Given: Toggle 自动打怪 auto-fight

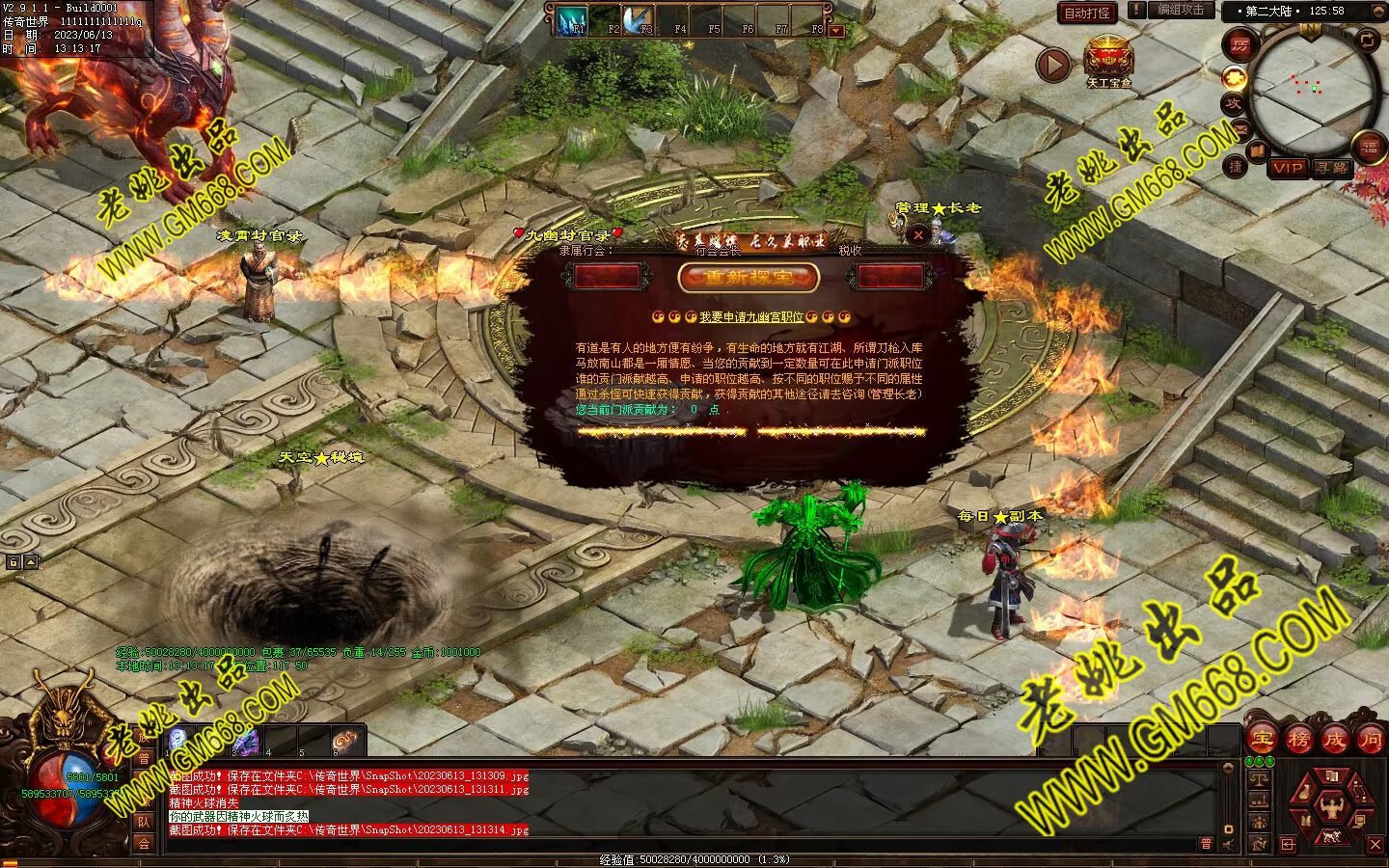Looking at the screenshot, I should [1087, 13].
